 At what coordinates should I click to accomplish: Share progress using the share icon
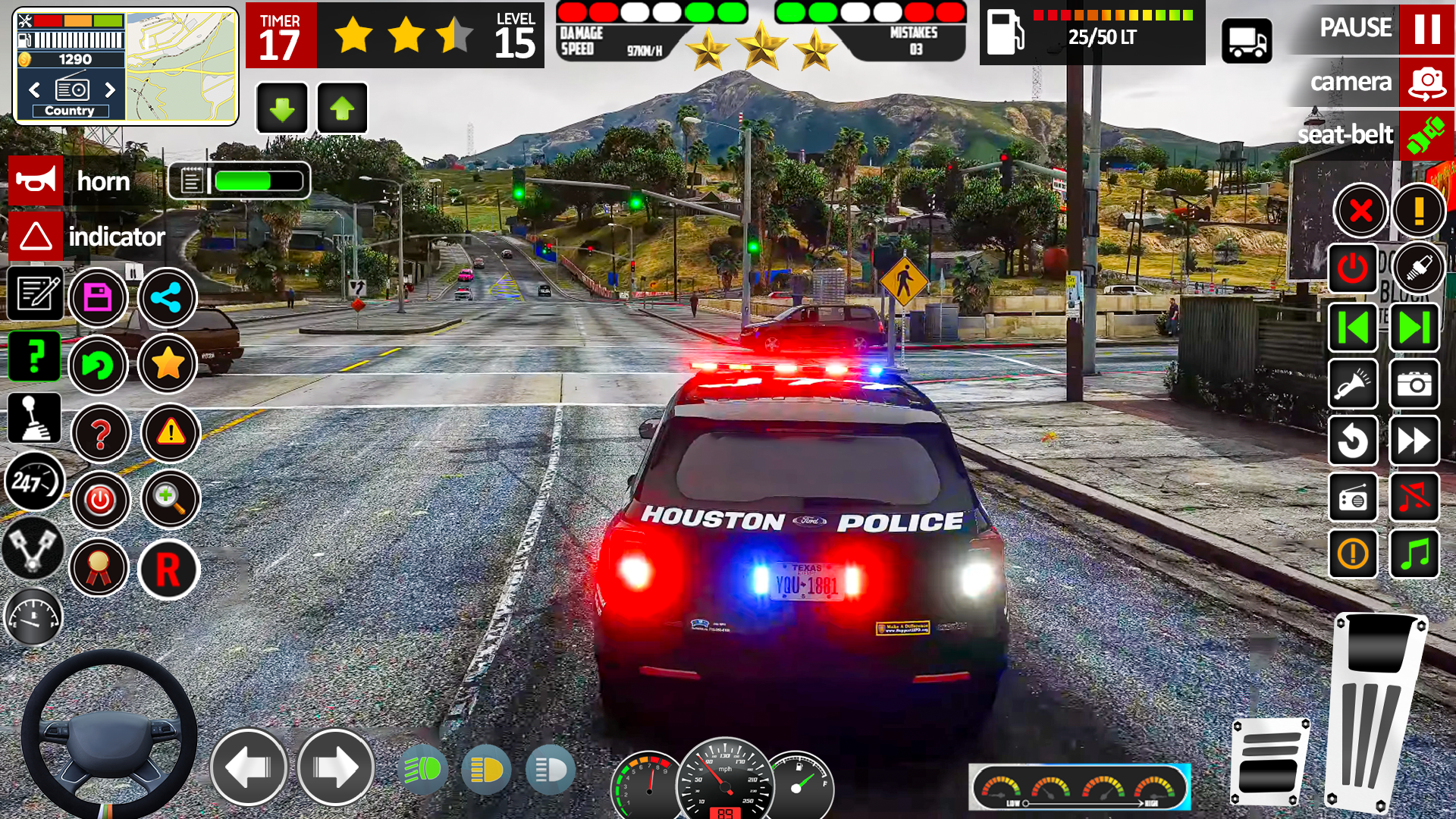click(x=168, y=298)
